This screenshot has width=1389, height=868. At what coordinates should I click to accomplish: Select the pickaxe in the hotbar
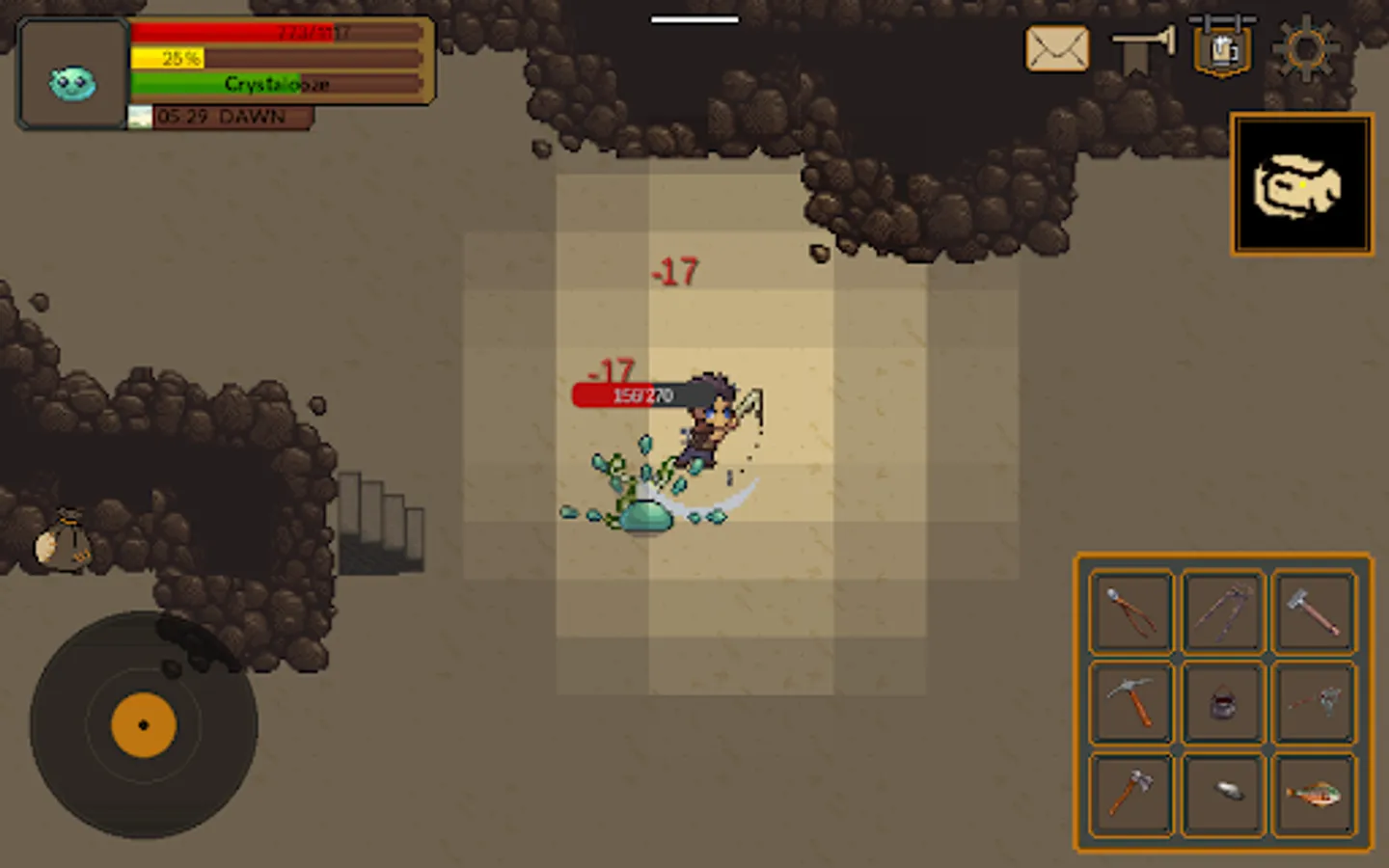click(x=1130, y=703)
